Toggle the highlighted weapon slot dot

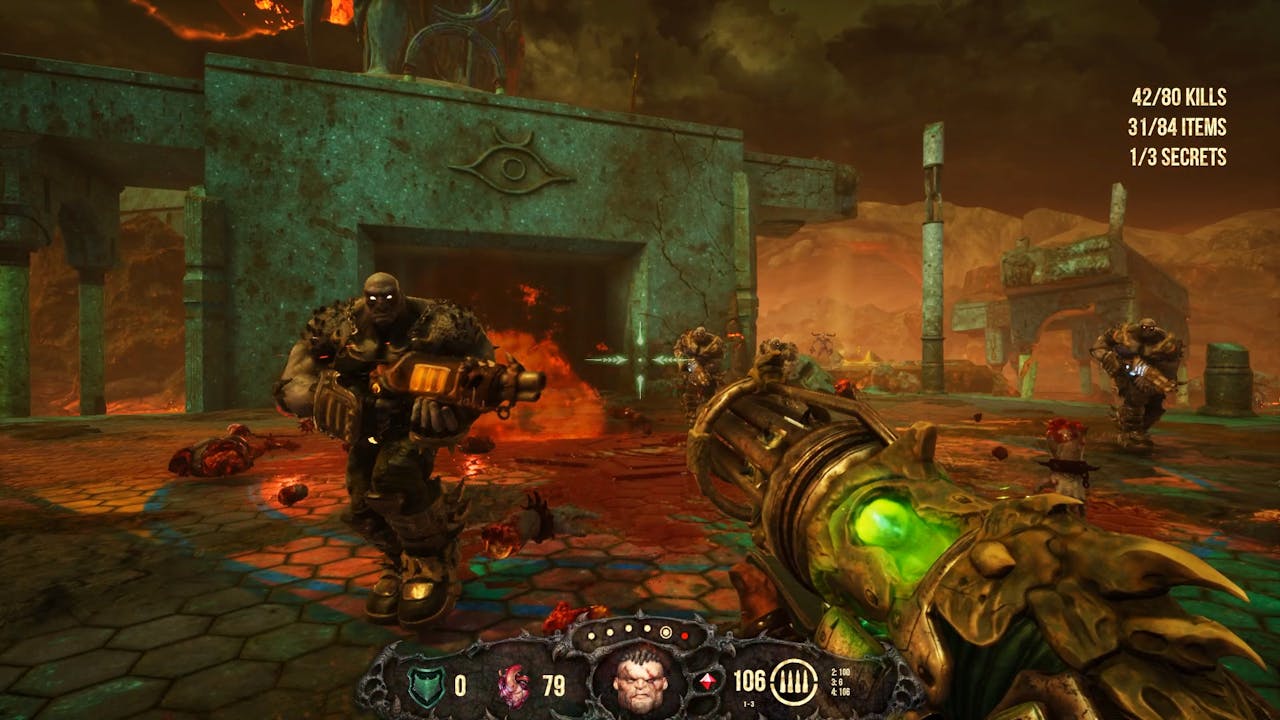[x=664, y=634]
